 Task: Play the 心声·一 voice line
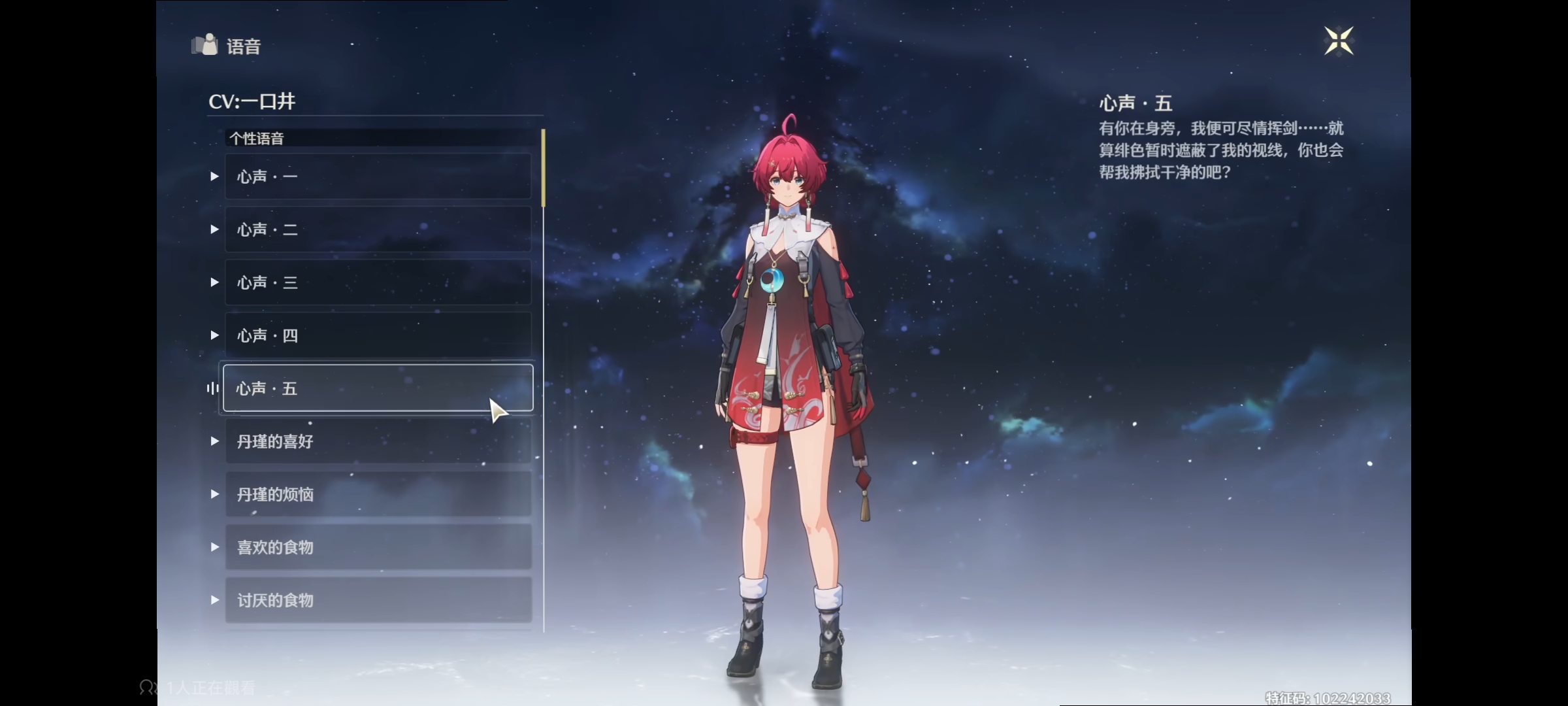(x=378, y=176)
